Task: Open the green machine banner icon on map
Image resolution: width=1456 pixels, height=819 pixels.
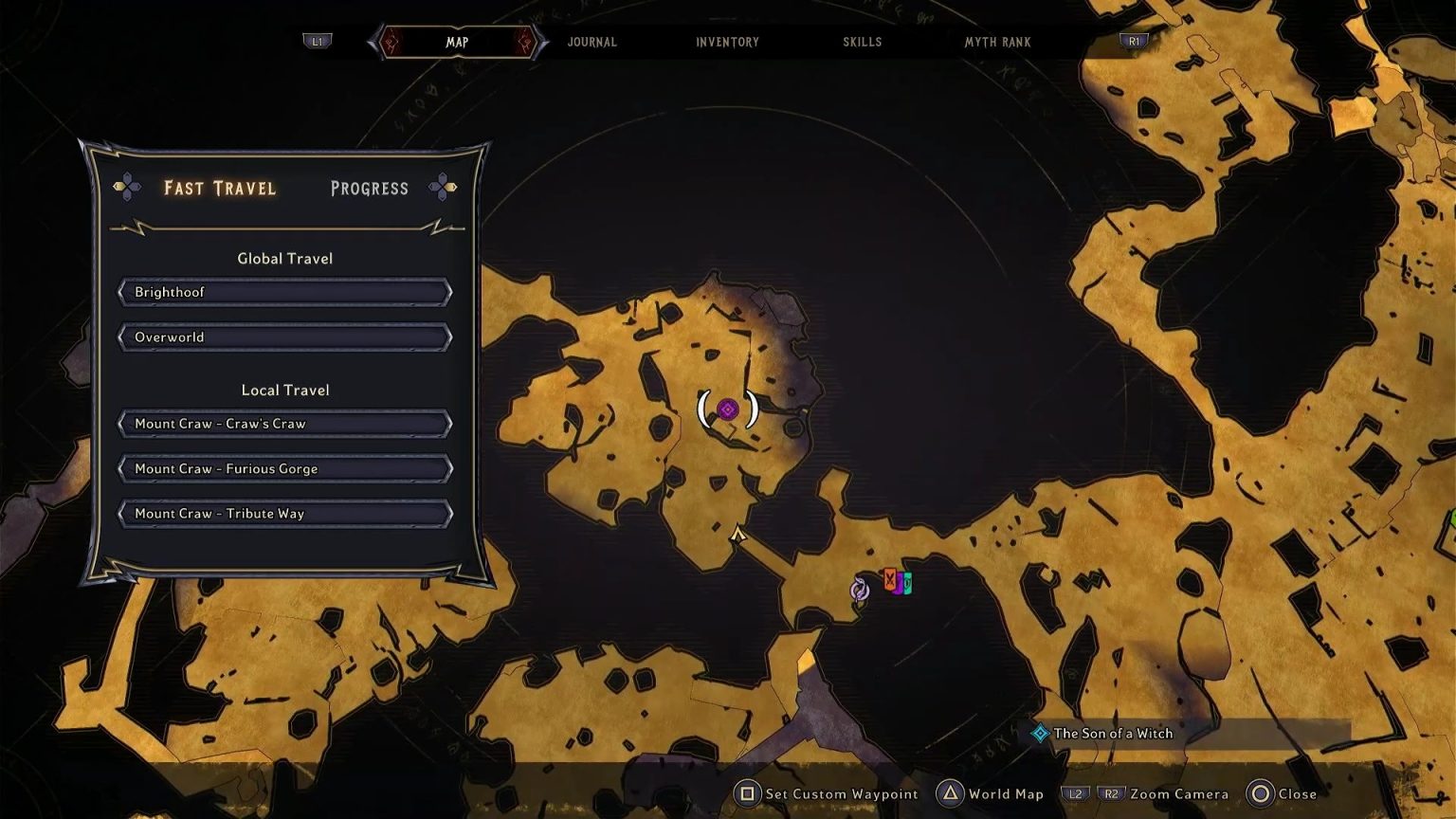Action: 908,583
